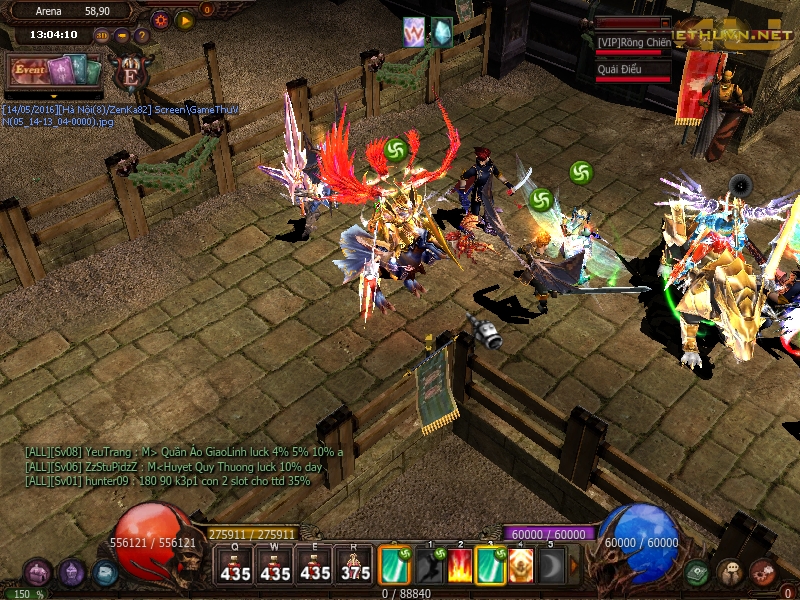Click the yellow play arrow button
The width and height of the screenshot is (800, 600).
[x=184, y=19]
